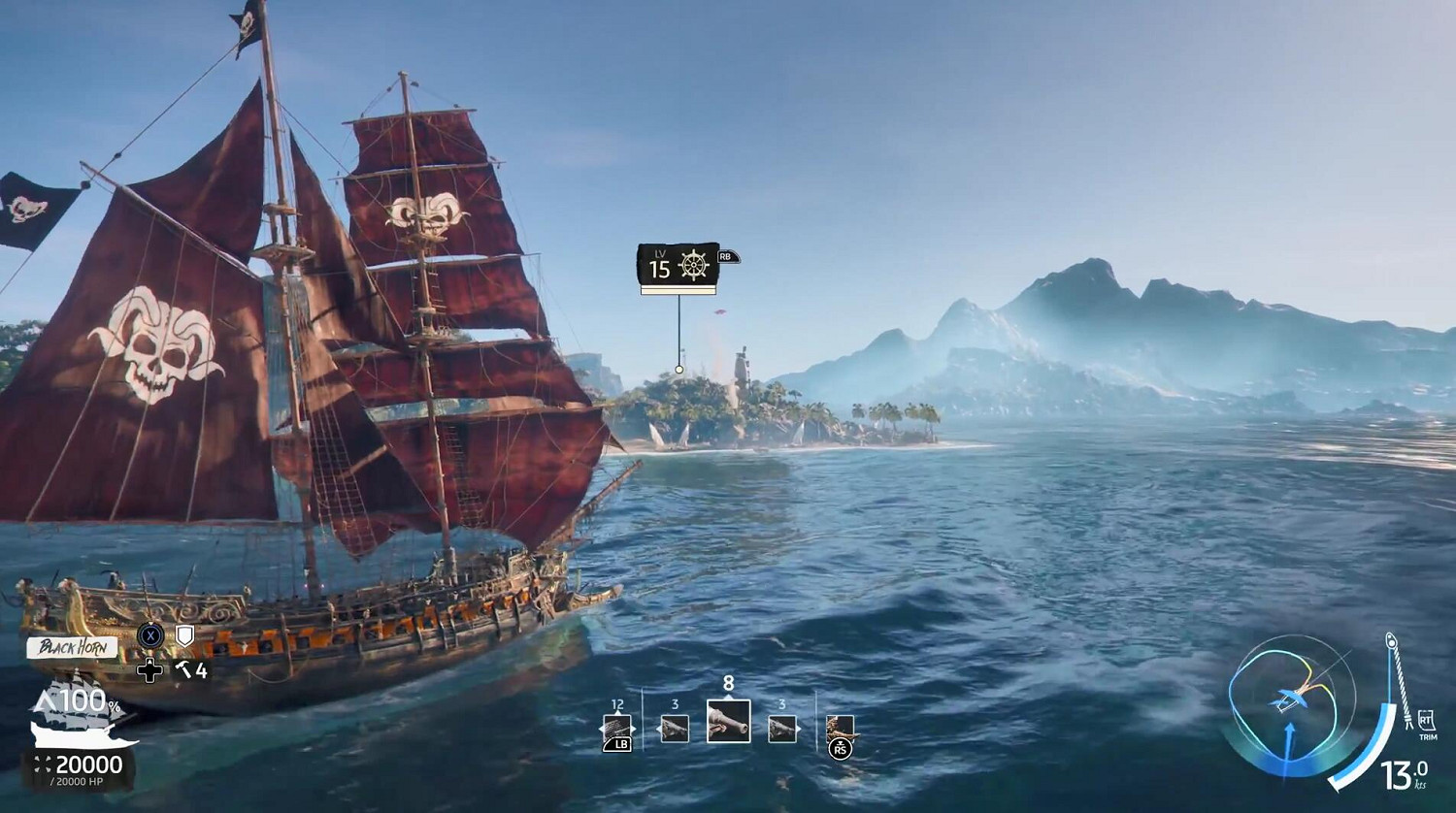Select the center long gun slot
Screen dimensions: 1456x813
[x=729, y=721]
